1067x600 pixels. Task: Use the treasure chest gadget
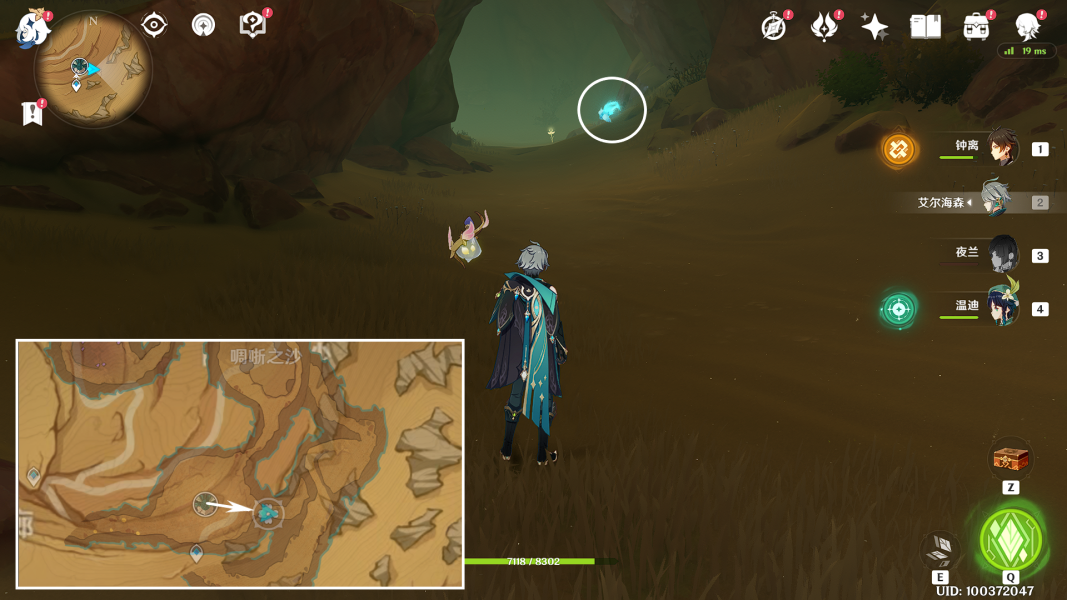[x=1010, y=460]
